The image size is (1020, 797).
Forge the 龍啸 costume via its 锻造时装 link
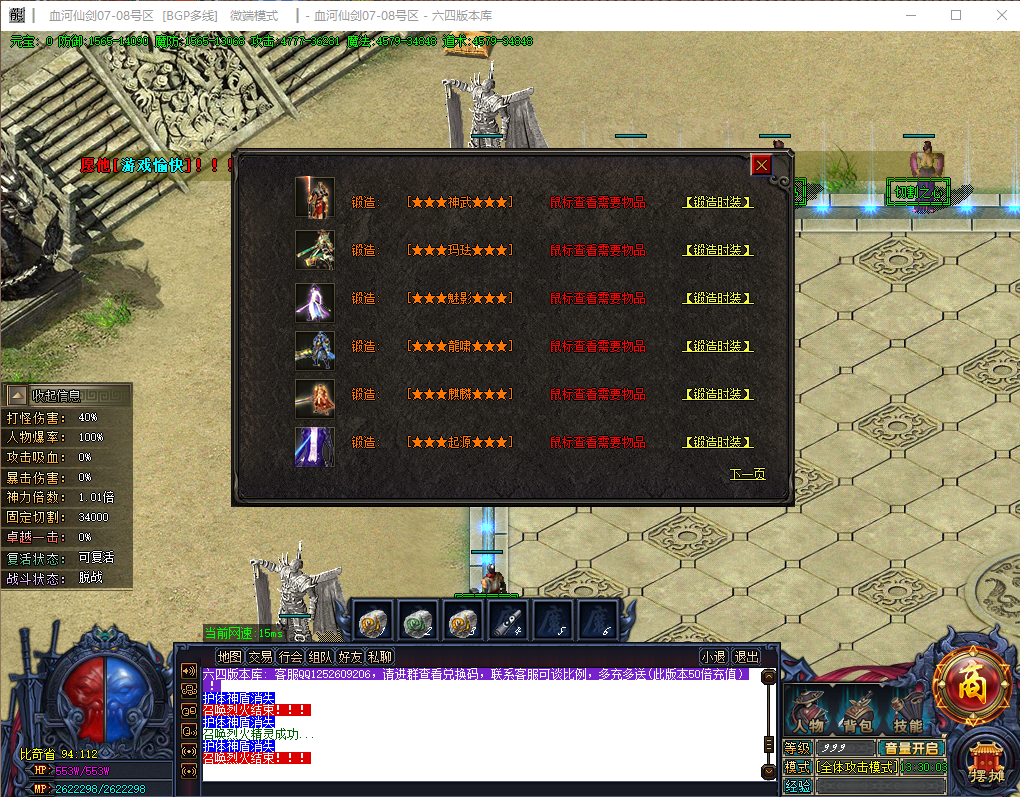[x=717, y=346]
